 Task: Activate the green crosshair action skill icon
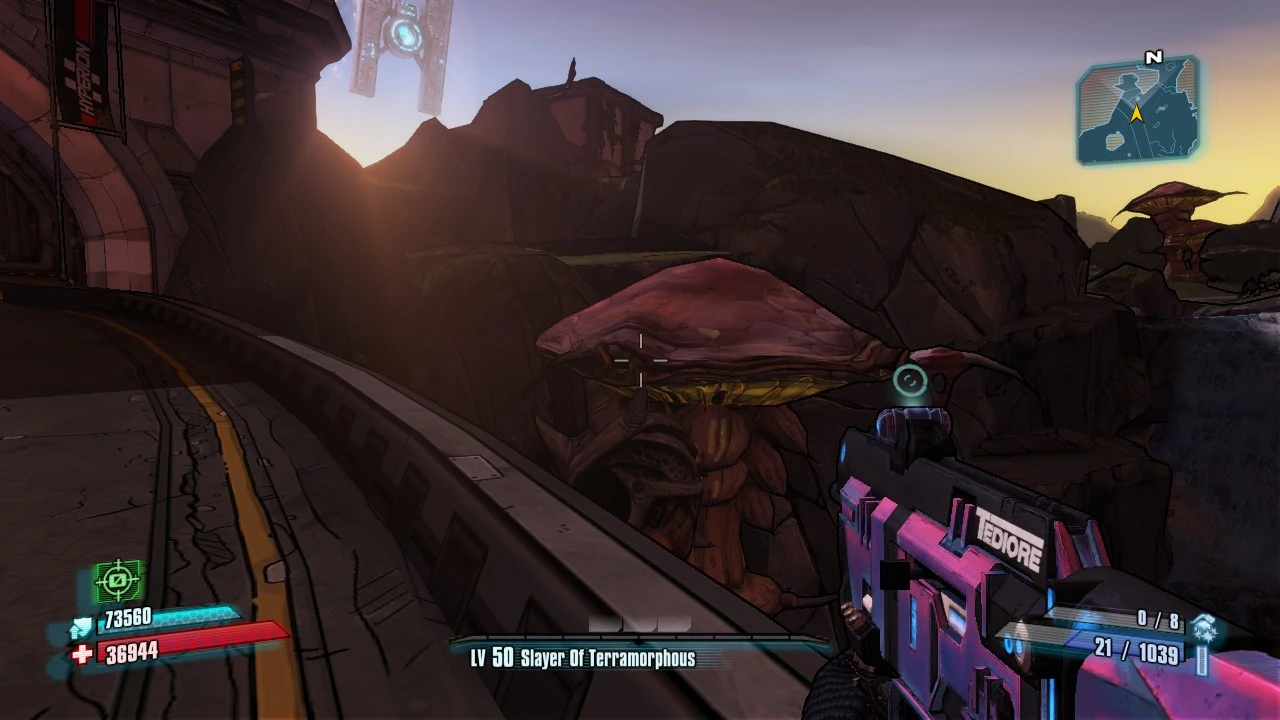119,581
